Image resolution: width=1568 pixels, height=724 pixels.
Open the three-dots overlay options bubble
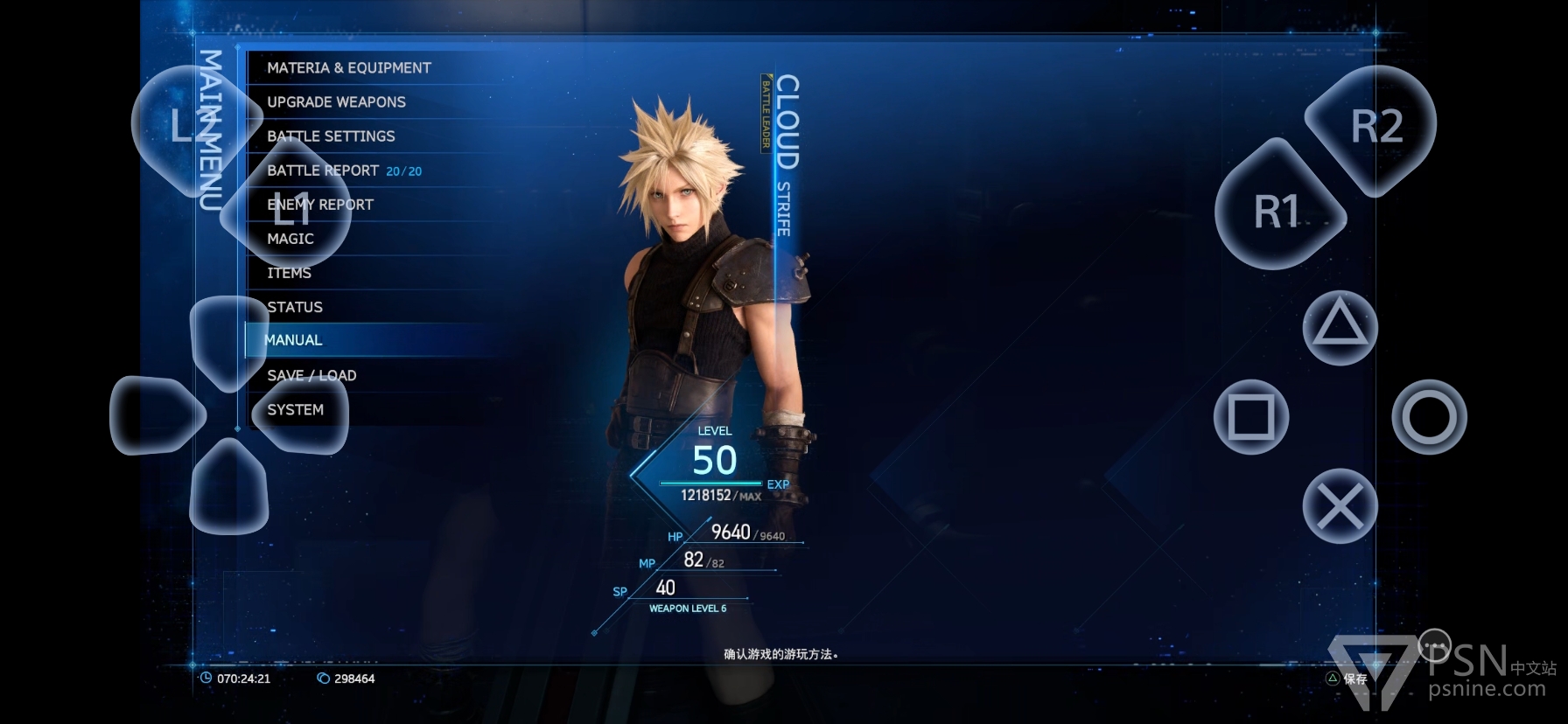(1434, 647)
